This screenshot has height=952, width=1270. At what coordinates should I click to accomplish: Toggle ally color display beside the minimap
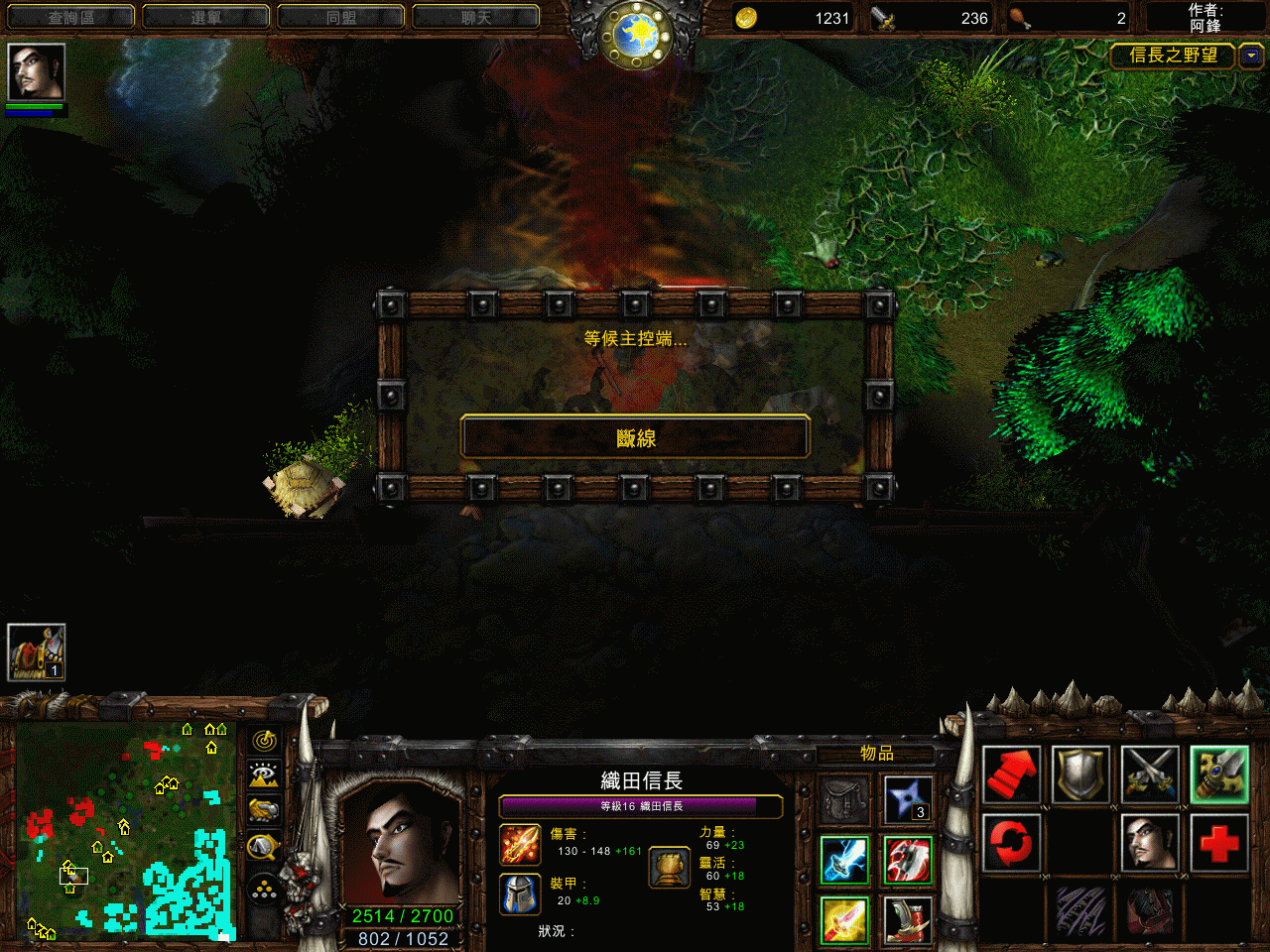coord(263,807)
